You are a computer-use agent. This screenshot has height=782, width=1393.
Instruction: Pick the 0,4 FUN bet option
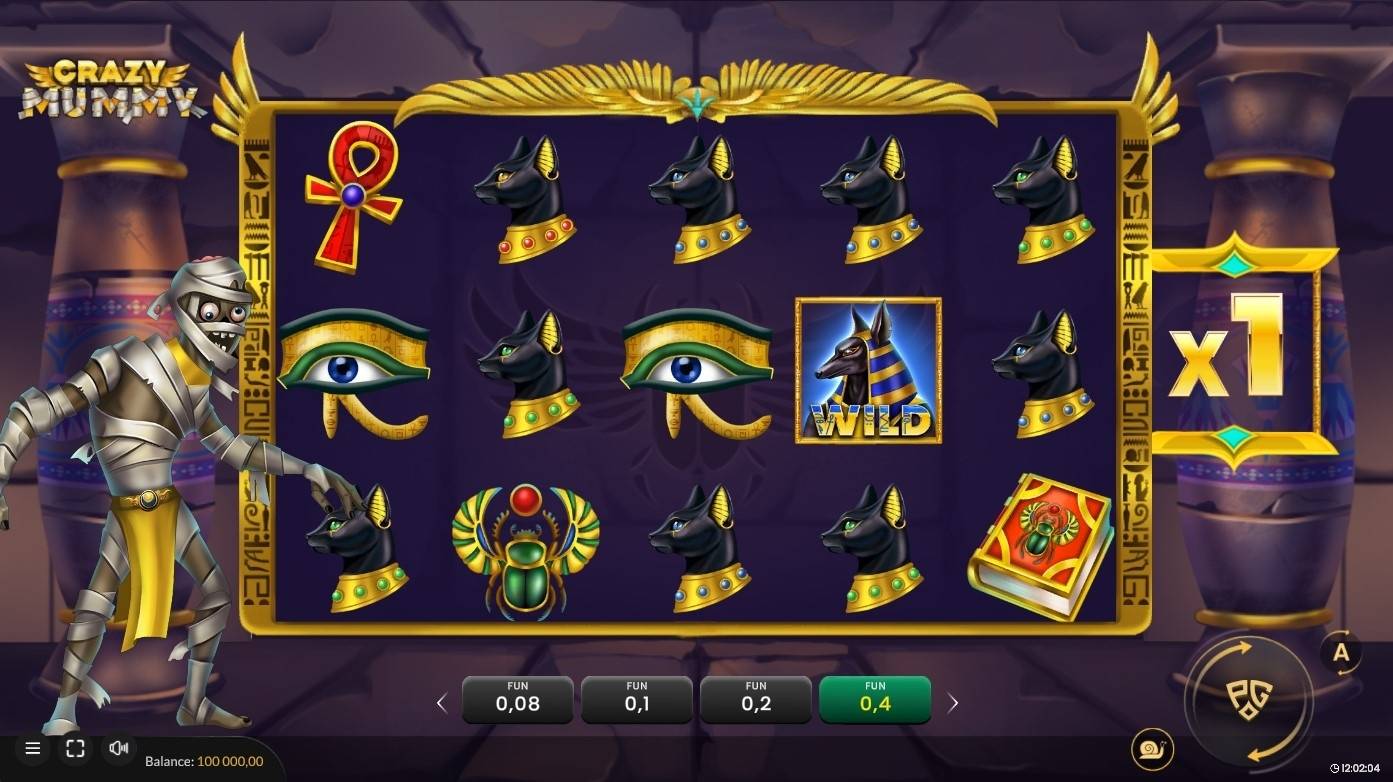874,699
